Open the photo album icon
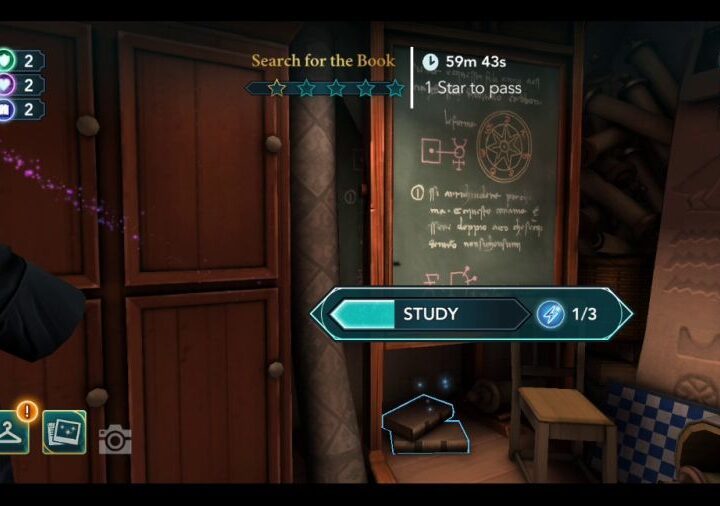The image size is (720, 506). point(64,432)
